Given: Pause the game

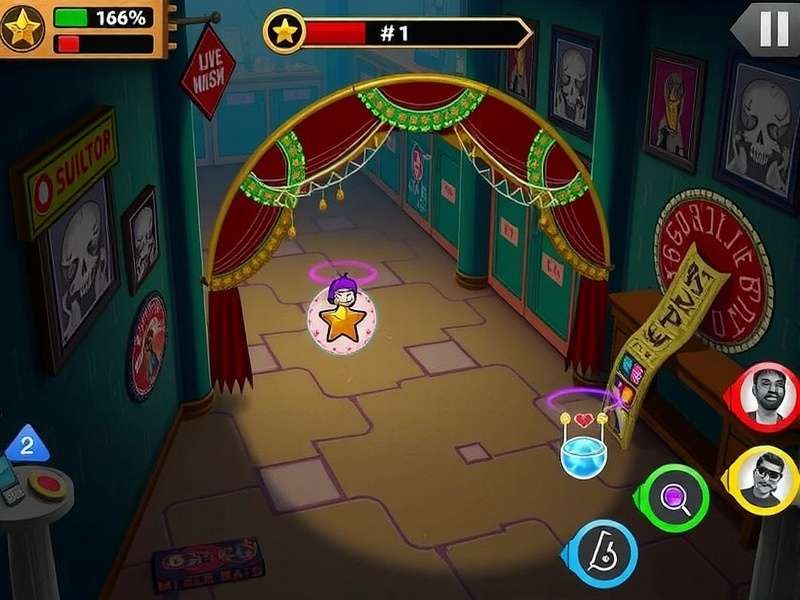Looking at the screenshot, I should pyautogui.click(x=774, y=30).
